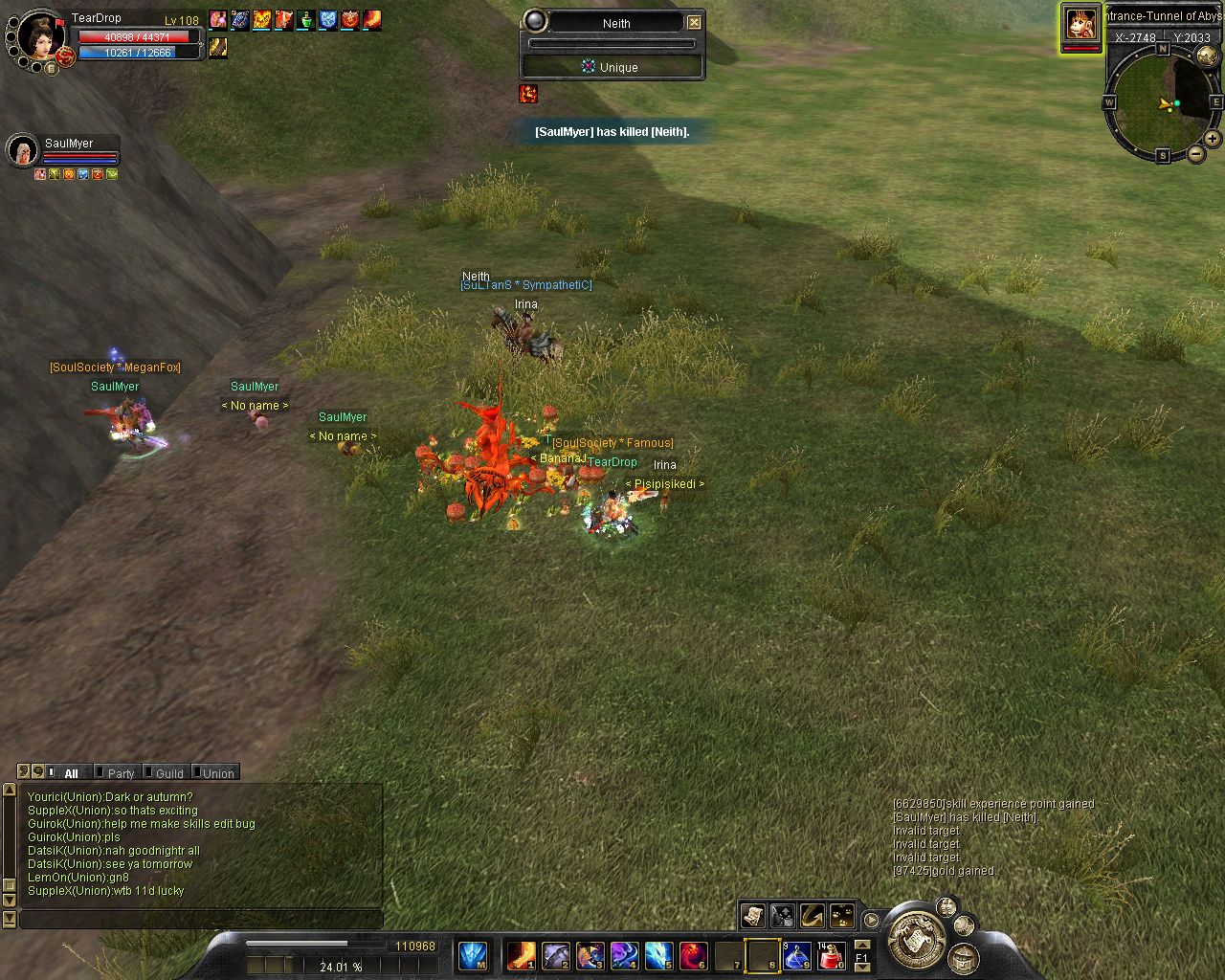This screenshot has width=1225, height=980.
Task: Use the red health potion in slot 0
Action: coord(832,955)
